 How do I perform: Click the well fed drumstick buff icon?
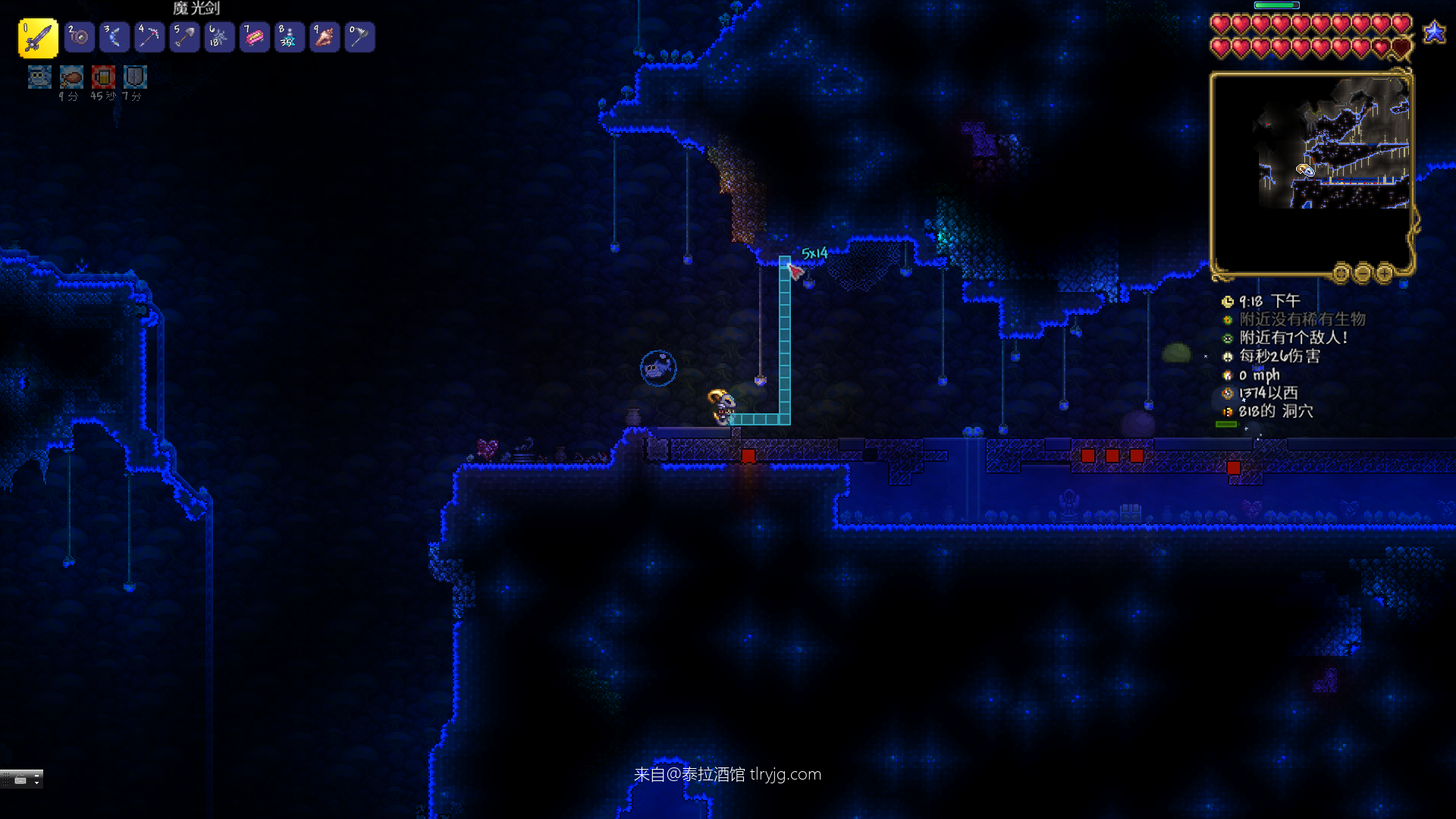click(x=71, y=77)
